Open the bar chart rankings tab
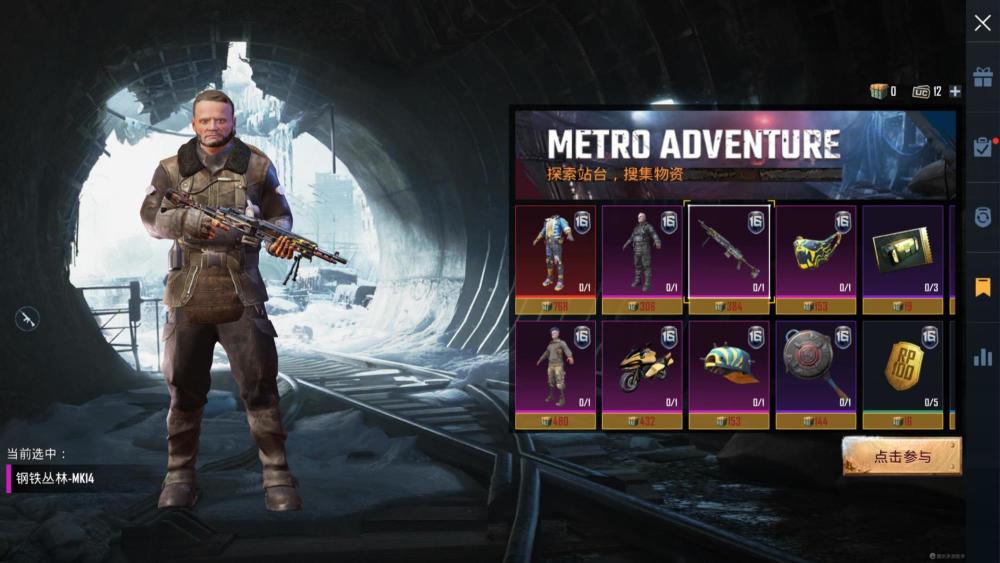 pos(982,357)
